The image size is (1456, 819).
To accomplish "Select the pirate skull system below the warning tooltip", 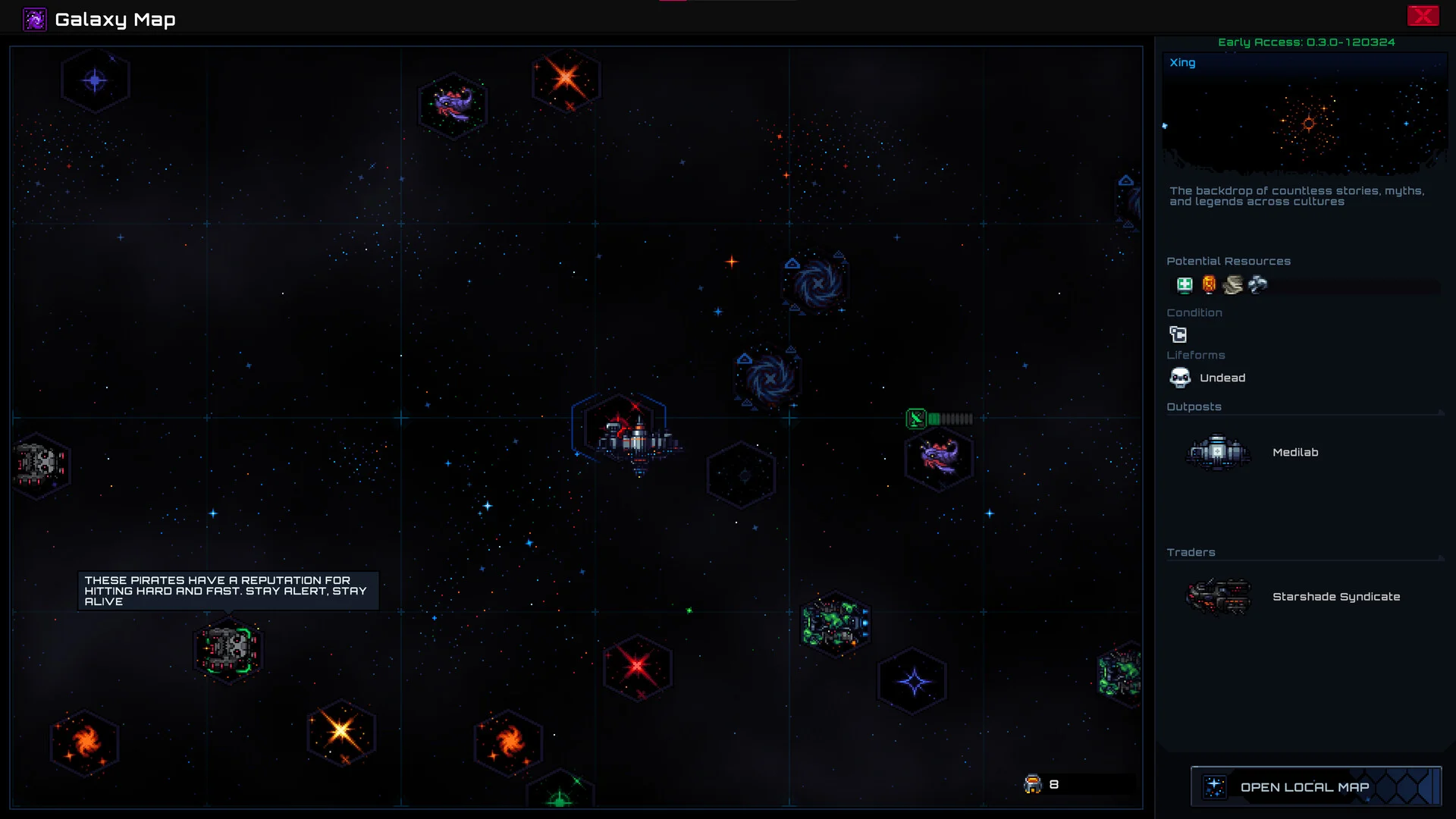I will [x=228, y=649].
